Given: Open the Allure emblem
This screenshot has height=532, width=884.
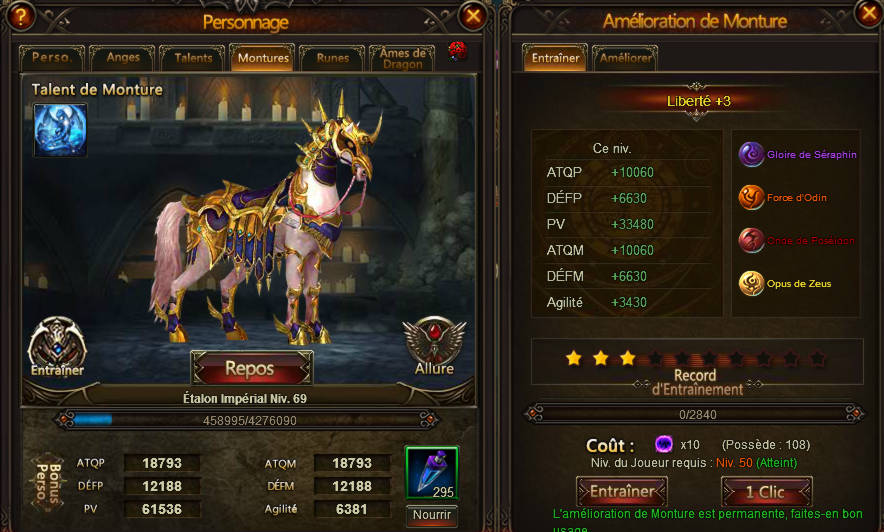Looking at the screenshot, I should click(x=434, y=346).
